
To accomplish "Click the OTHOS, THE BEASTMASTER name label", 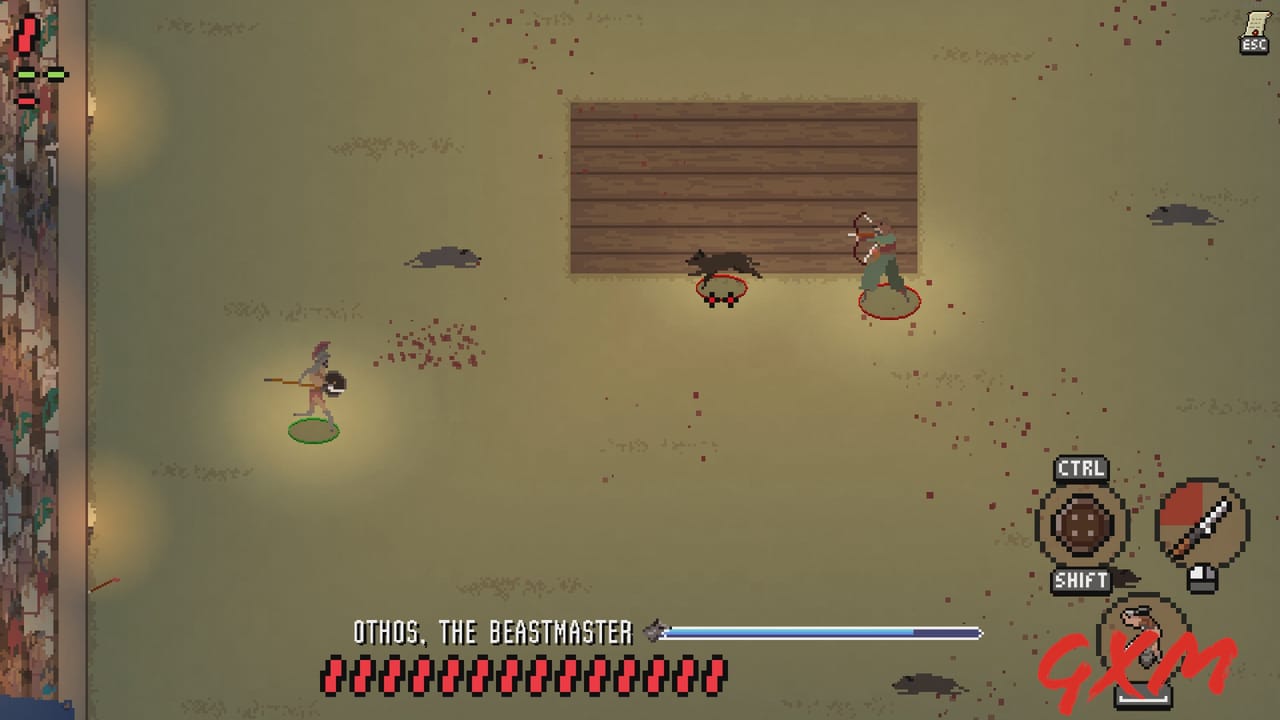I will [495, 631].
